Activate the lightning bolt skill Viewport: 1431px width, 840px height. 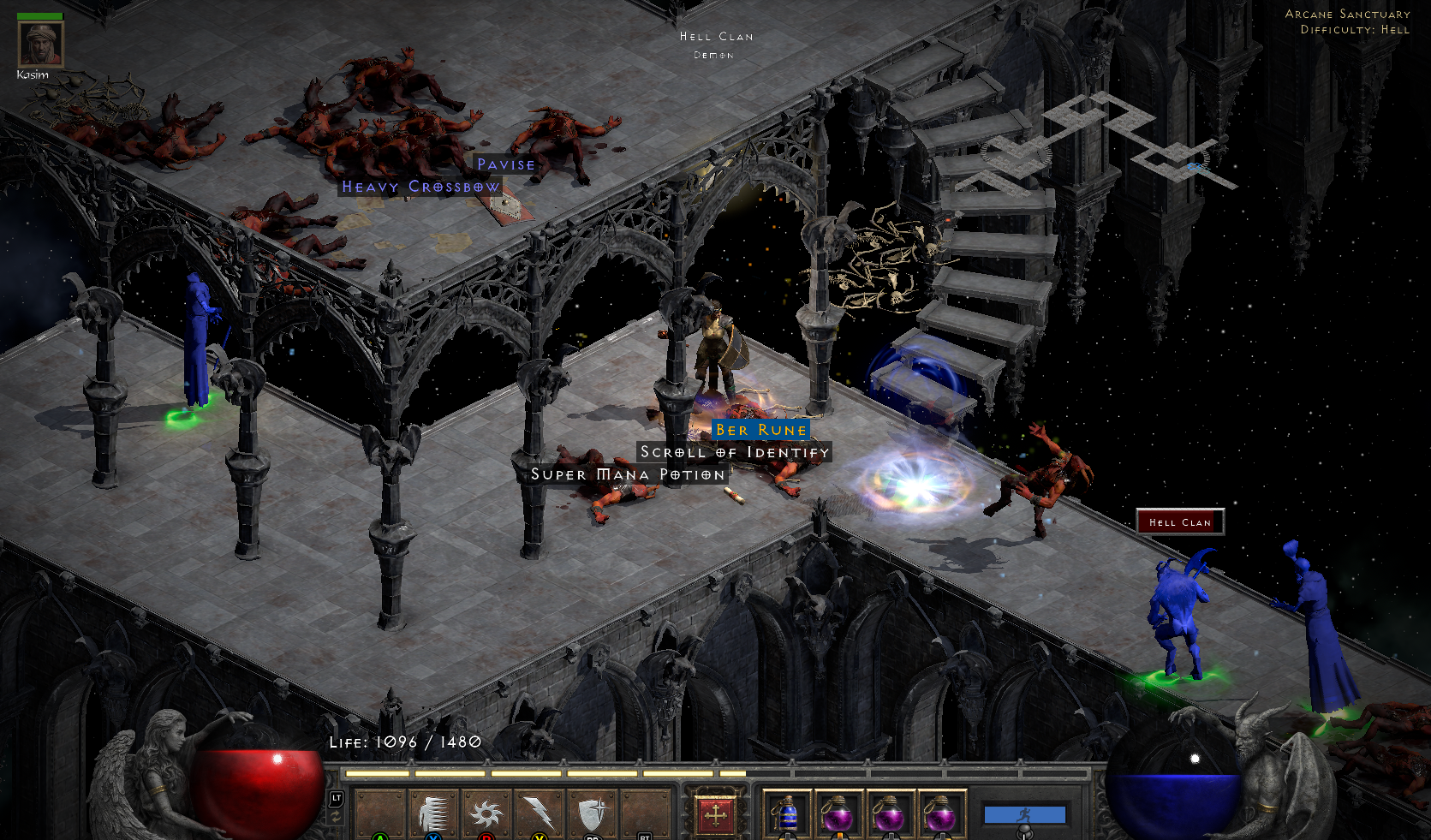[539, 813]
